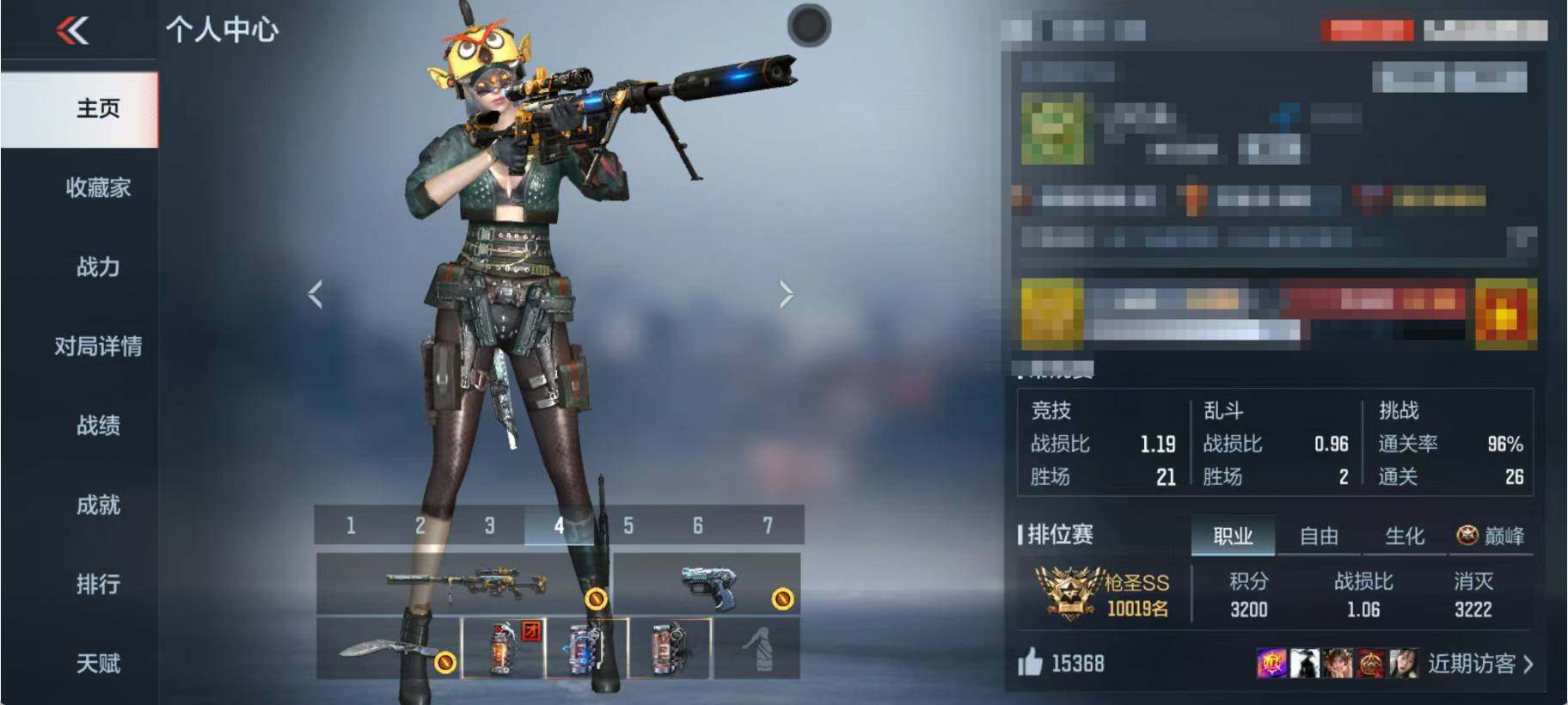
Task: Show the 战绩 record page
Action: click(x=98, y=425)
